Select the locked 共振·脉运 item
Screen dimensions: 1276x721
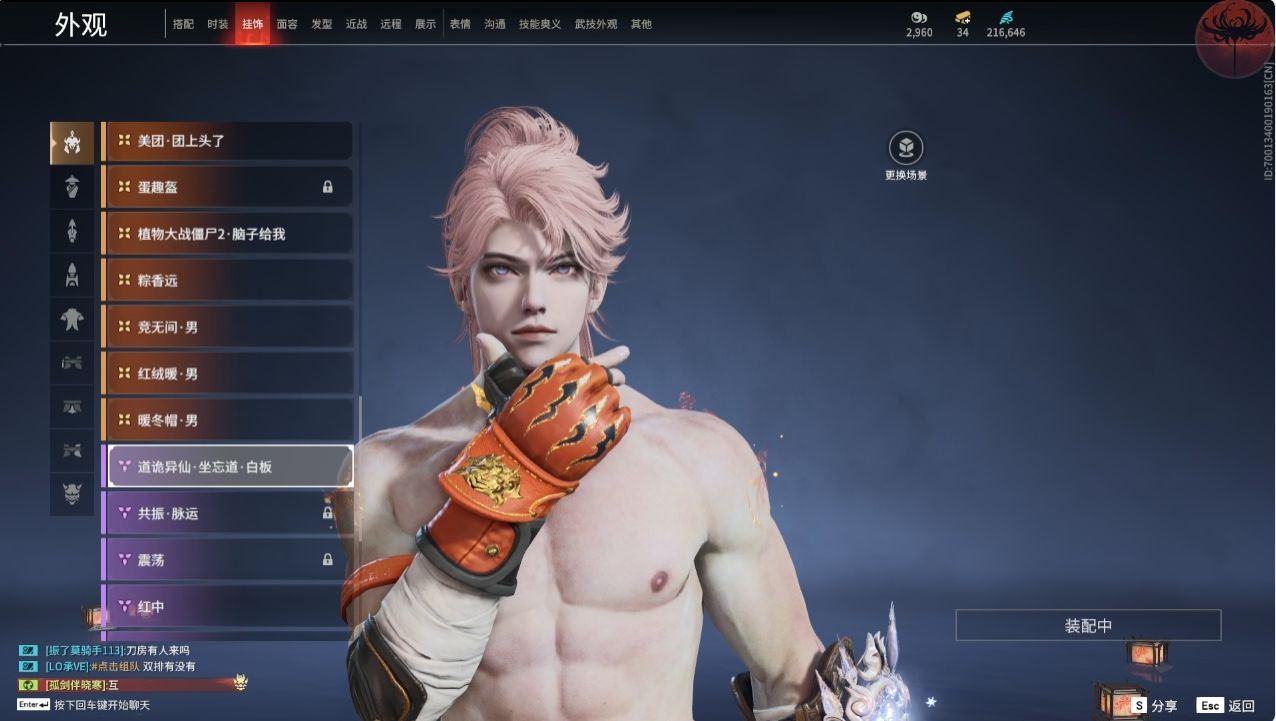point(227,513)
